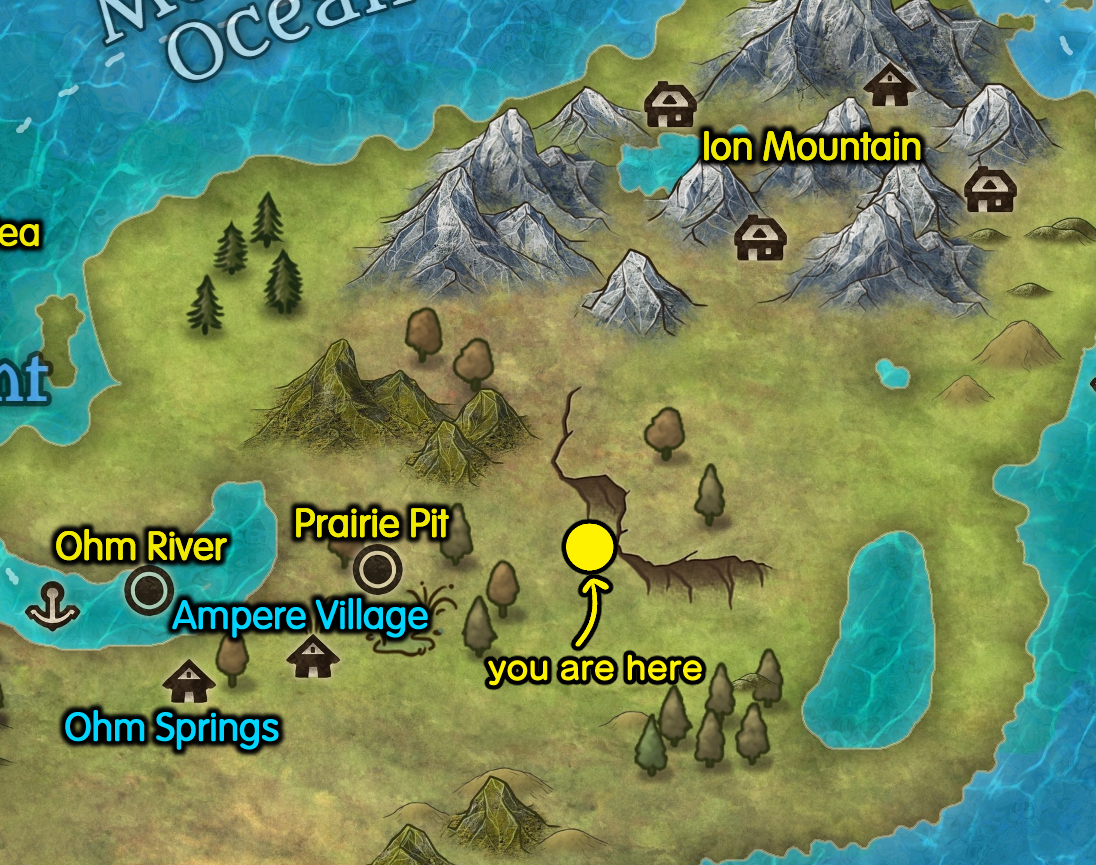Select the Ohm River circle marker

click(x=149, y=588)
